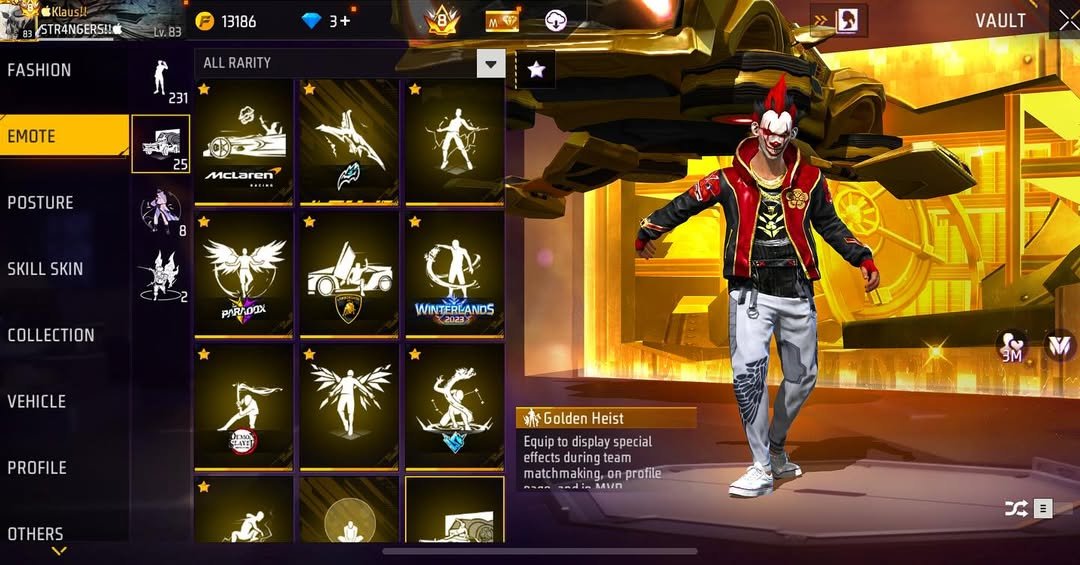Open the download cloud icon

tap(556, 21)
